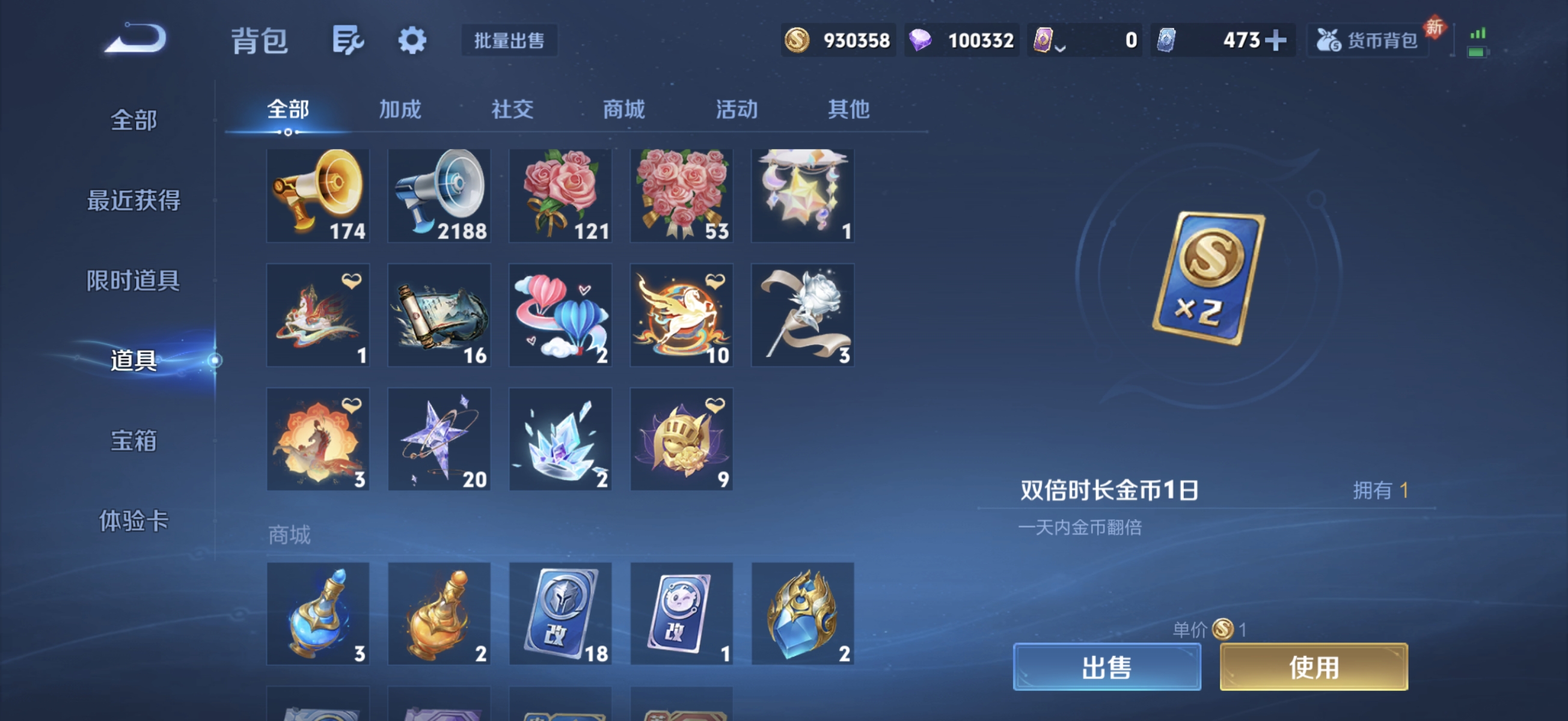The image size is (1568, 721).
Task: Click the 批量出售 button
Action: pos(509,41)
